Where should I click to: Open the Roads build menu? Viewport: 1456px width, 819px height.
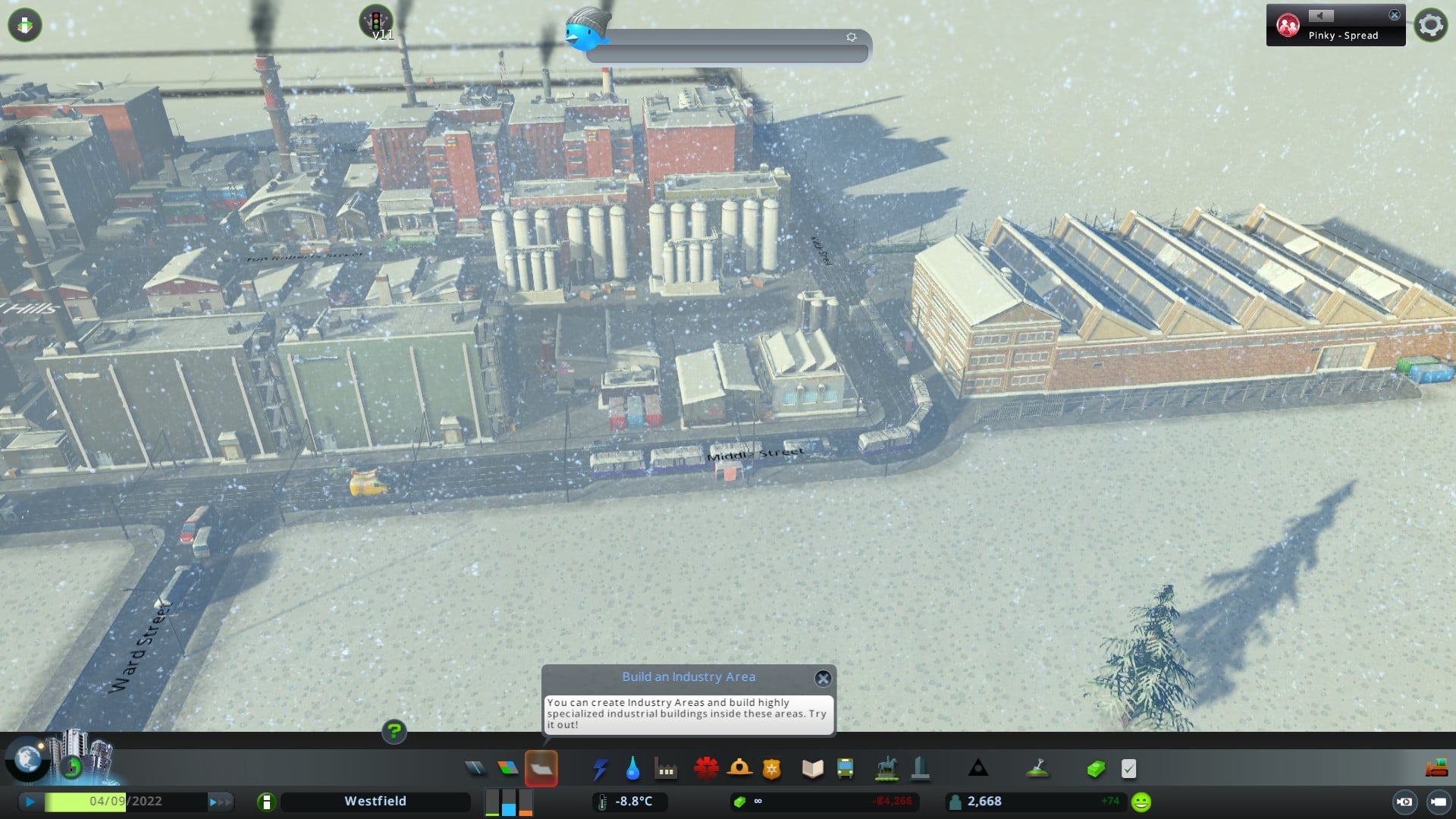coord(475,769)
